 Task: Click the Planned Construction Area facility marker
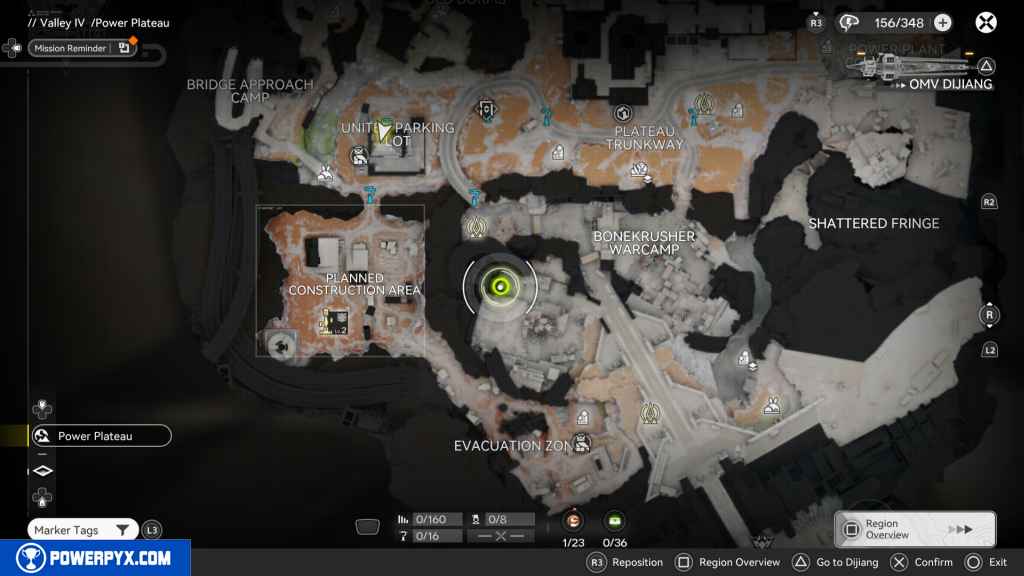coord(334,322)
